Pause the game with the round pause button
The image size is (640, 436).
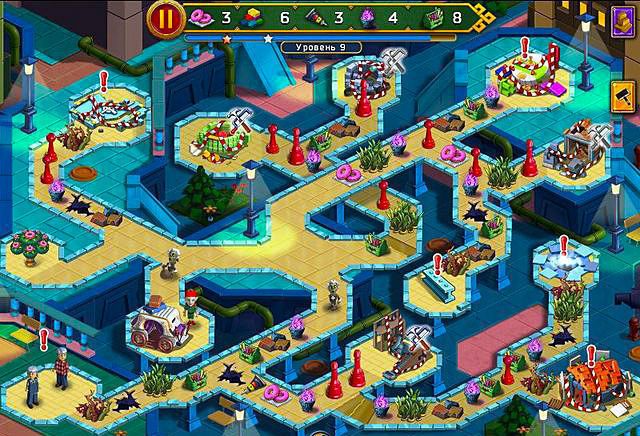pos(164,18)
